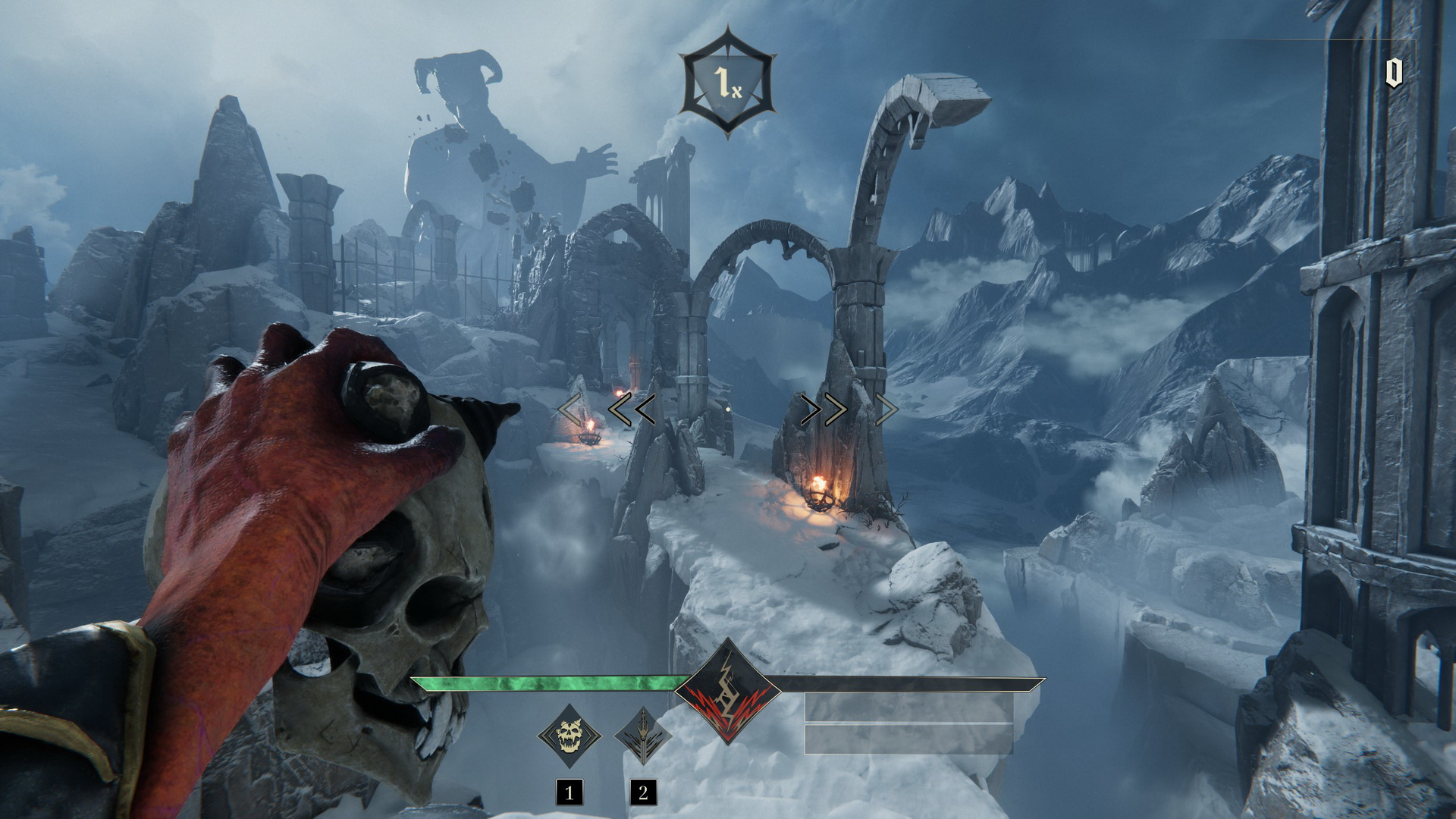Select the skull weapon icon
Viewport: 1456px width, 819px height.
570,736
